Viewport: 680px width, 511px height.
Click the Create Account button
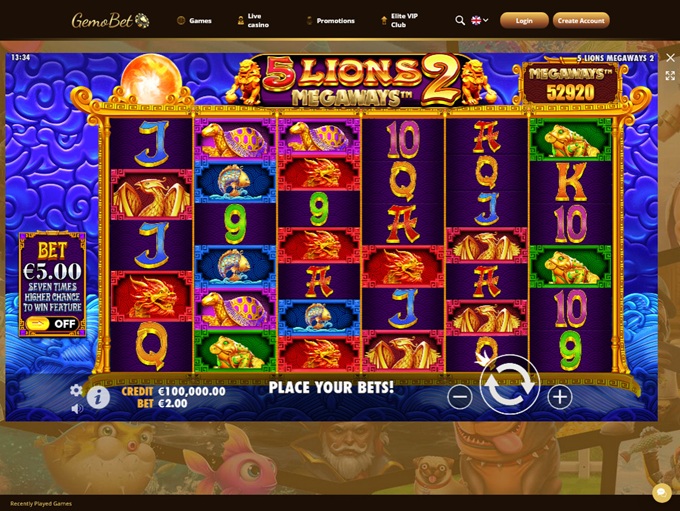pyautogui.click(x=581, y=20)
